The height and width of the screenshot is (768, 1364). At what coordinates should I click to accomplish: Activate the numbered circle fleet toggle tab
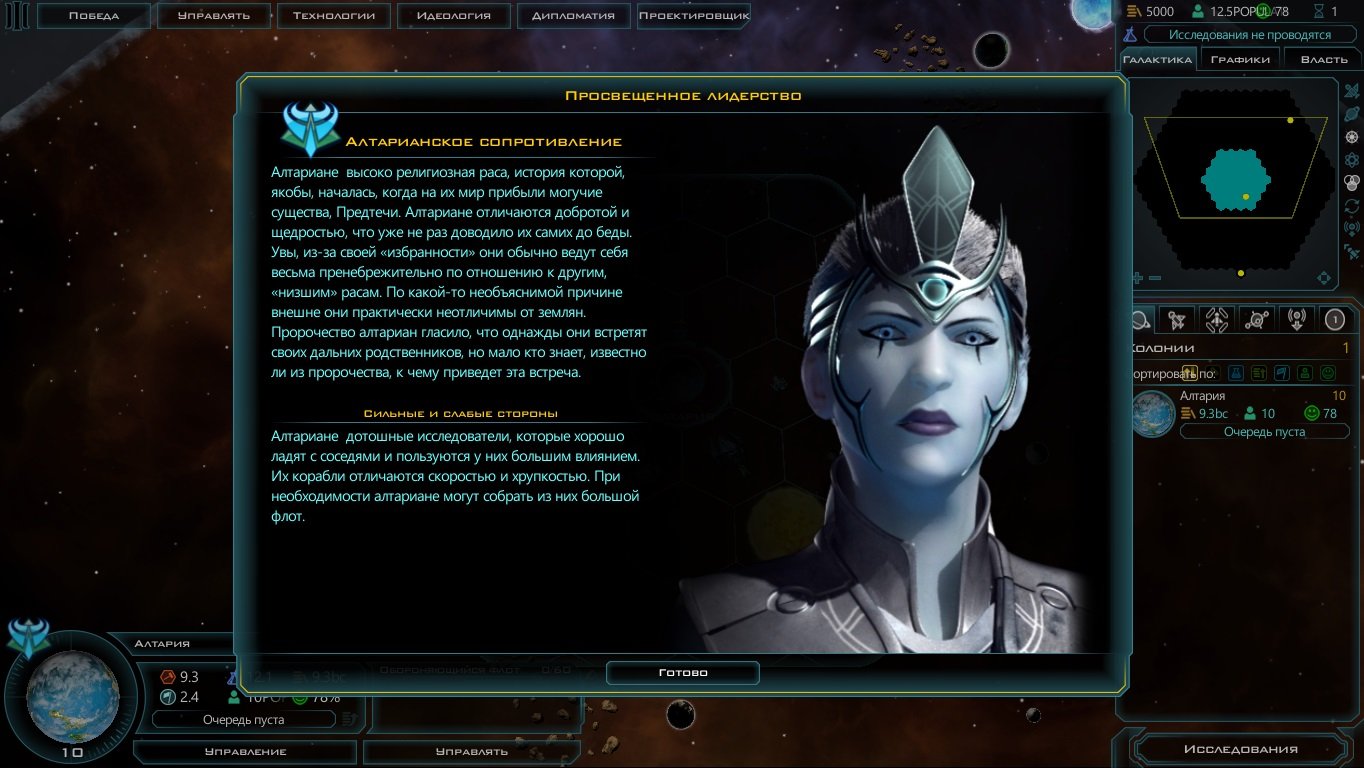1337,318
